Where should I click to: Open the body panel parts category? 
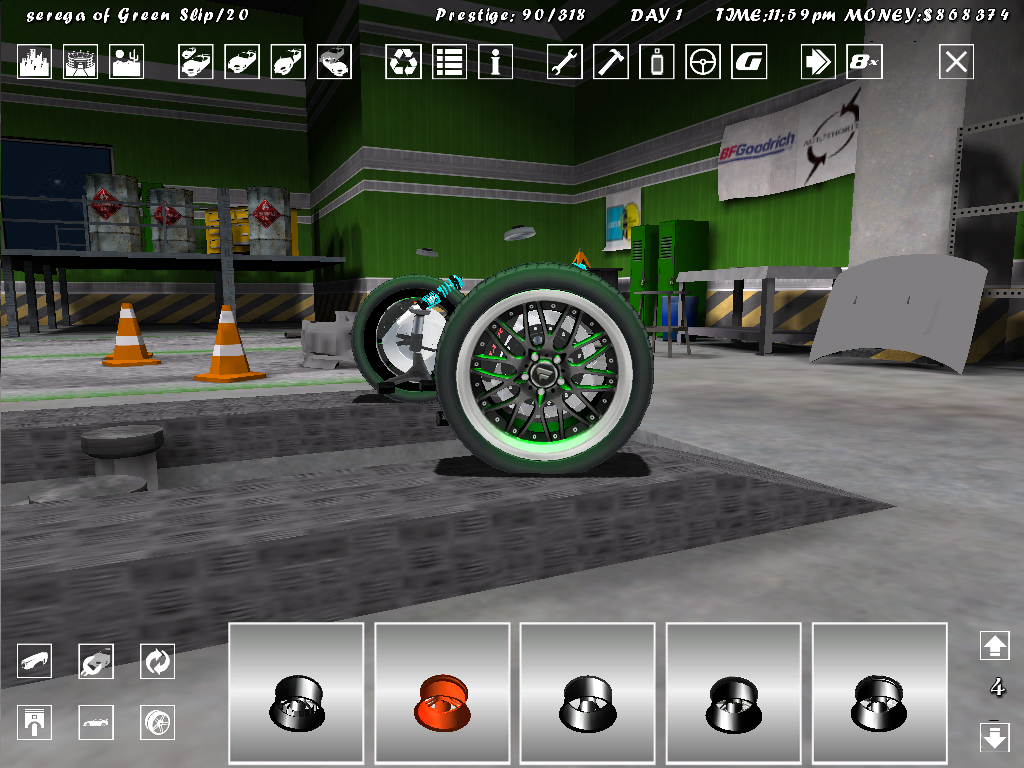point(35,661)
